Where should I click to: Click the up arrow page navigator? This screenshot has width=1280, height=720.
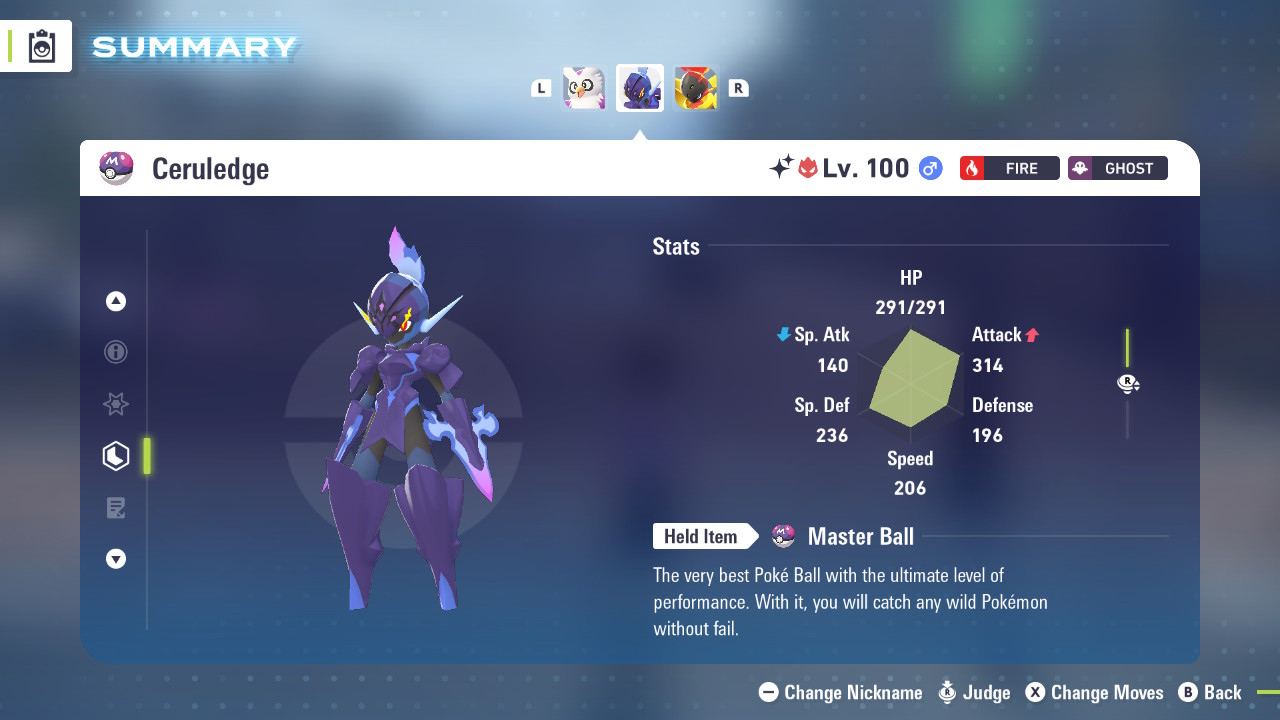point(116,301)
